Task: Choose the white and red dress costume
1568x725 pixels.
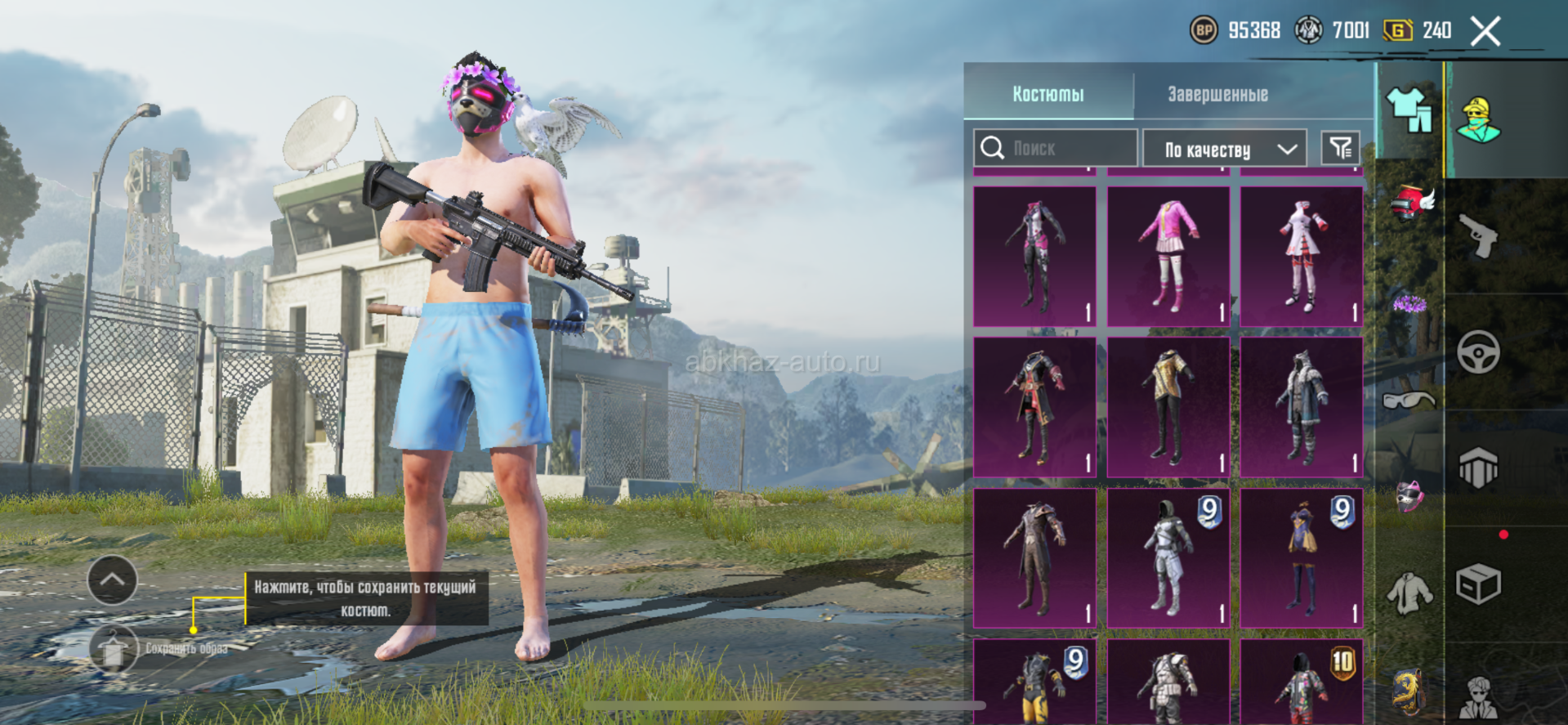Action: 1302,256
